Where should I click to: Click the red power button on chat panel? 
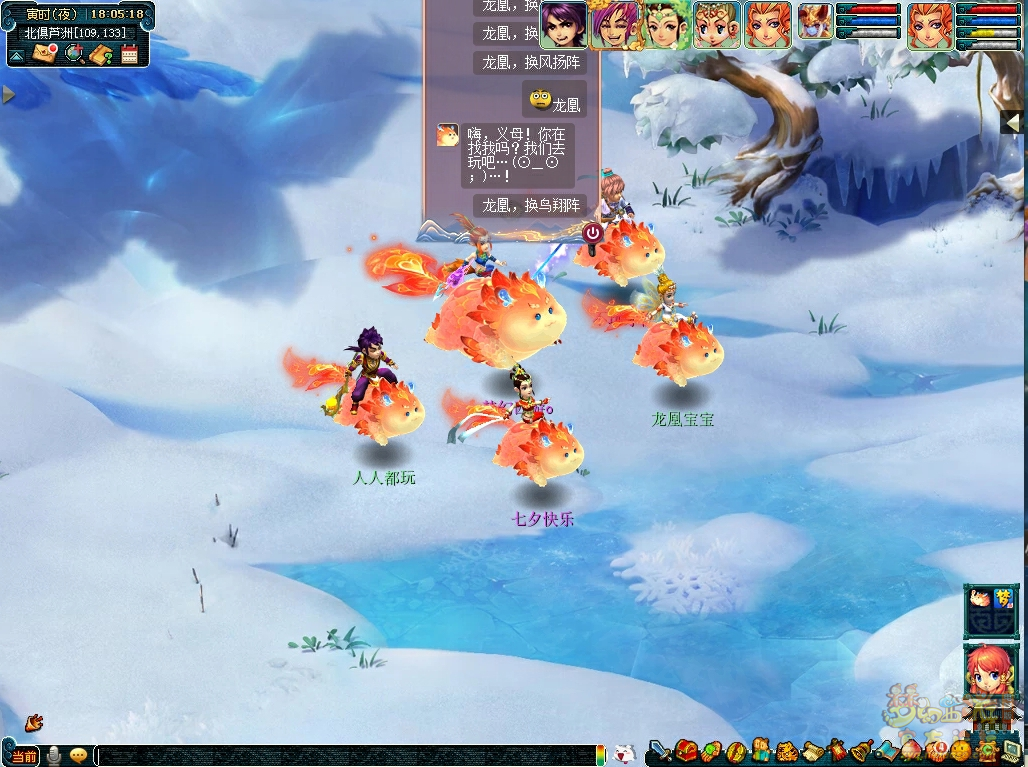pos(592,233)
